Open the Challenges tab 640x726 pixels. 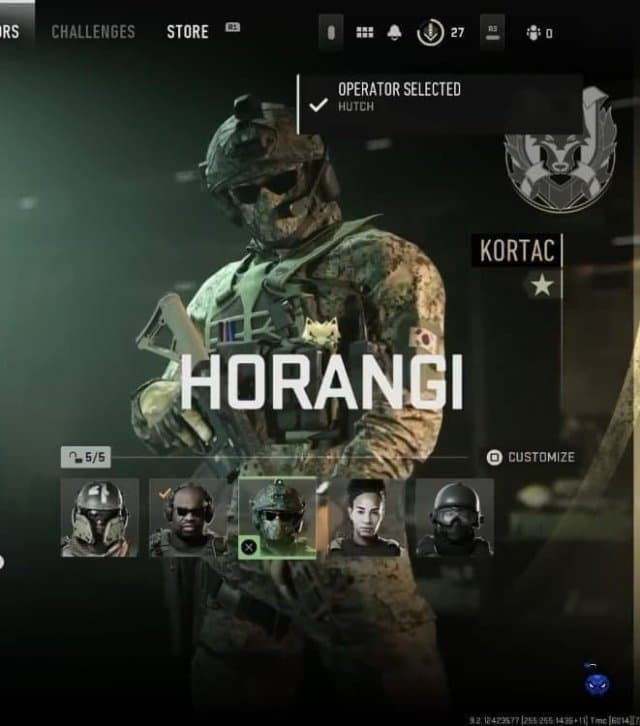click(x=93, y=32)
